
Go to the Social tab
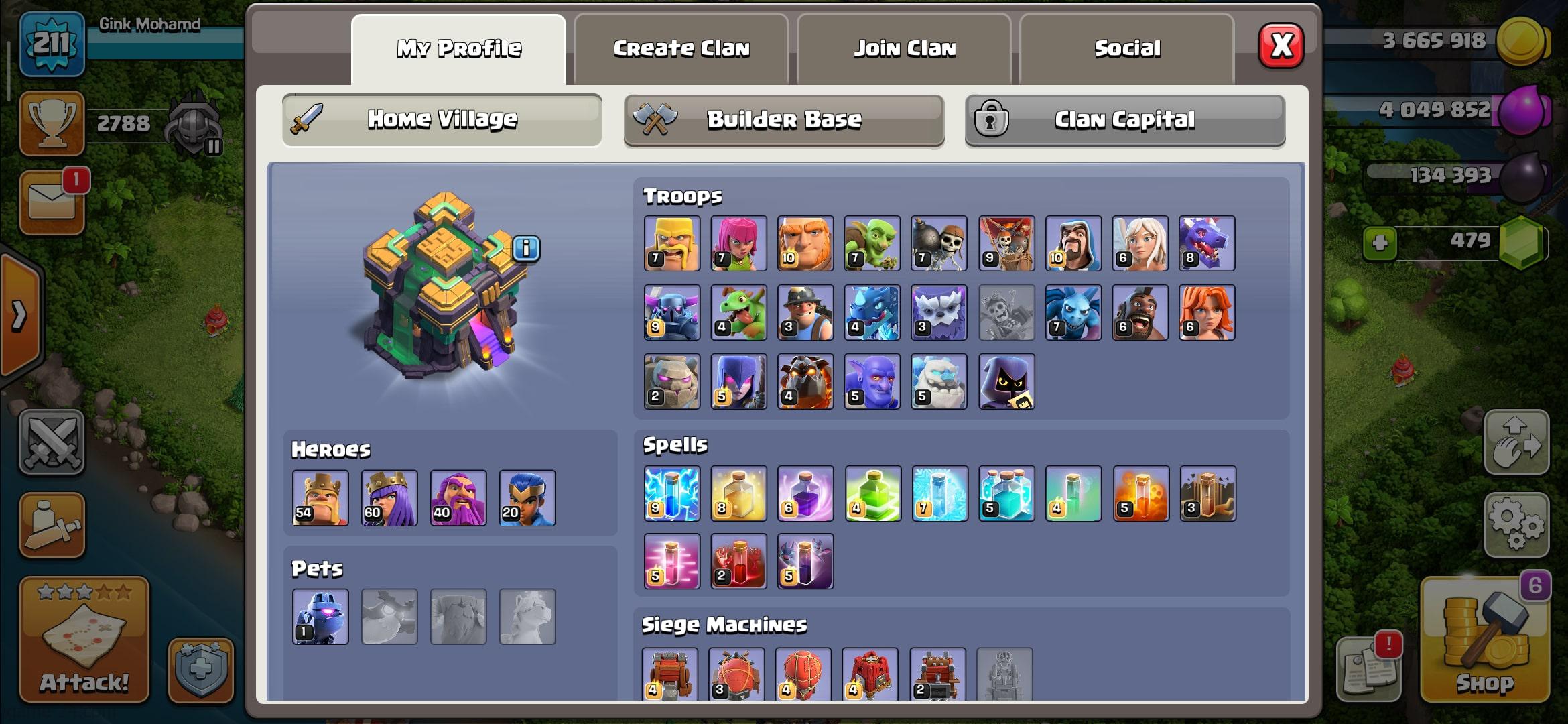1126,49
